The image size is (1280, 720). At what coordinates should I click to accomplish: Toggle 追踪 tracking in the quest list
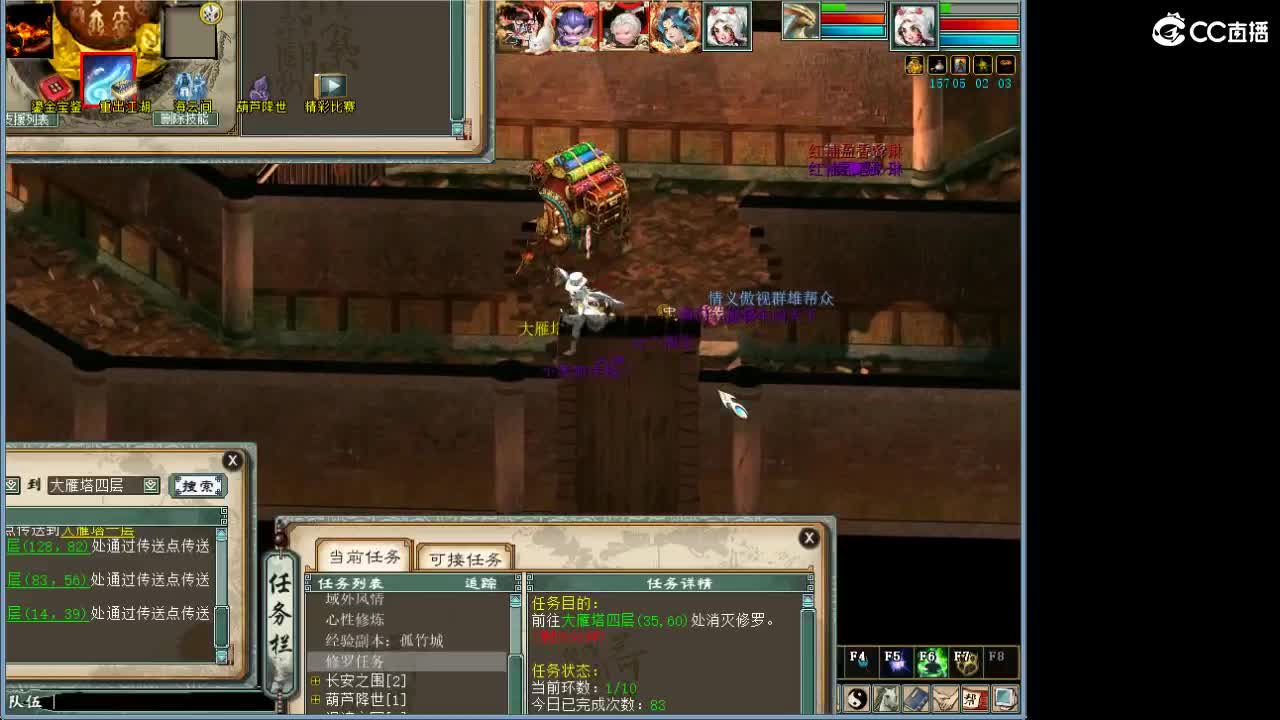(x=480, y=583)
